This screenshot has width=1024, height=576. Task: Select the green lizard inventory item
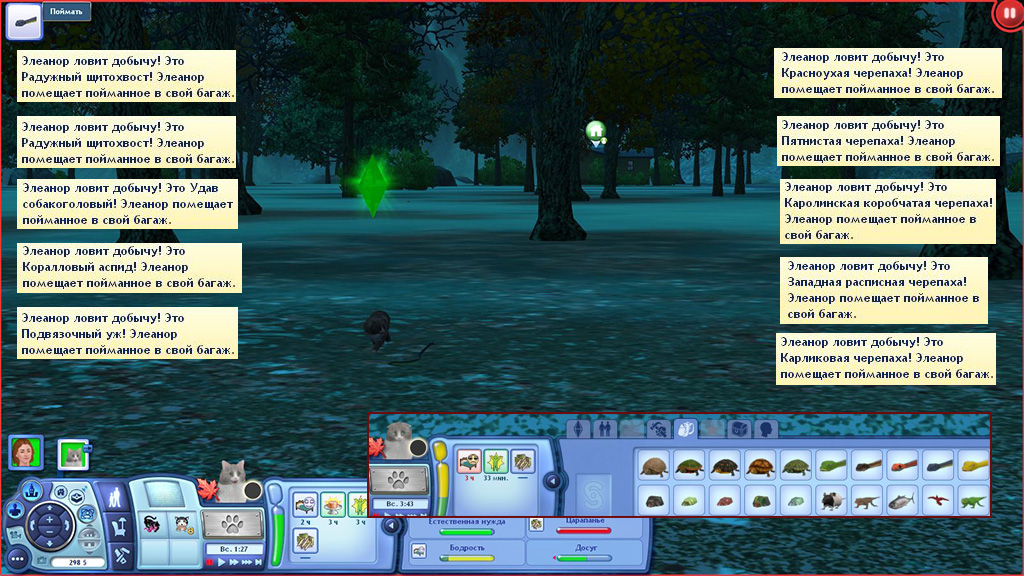click(972, 497)
